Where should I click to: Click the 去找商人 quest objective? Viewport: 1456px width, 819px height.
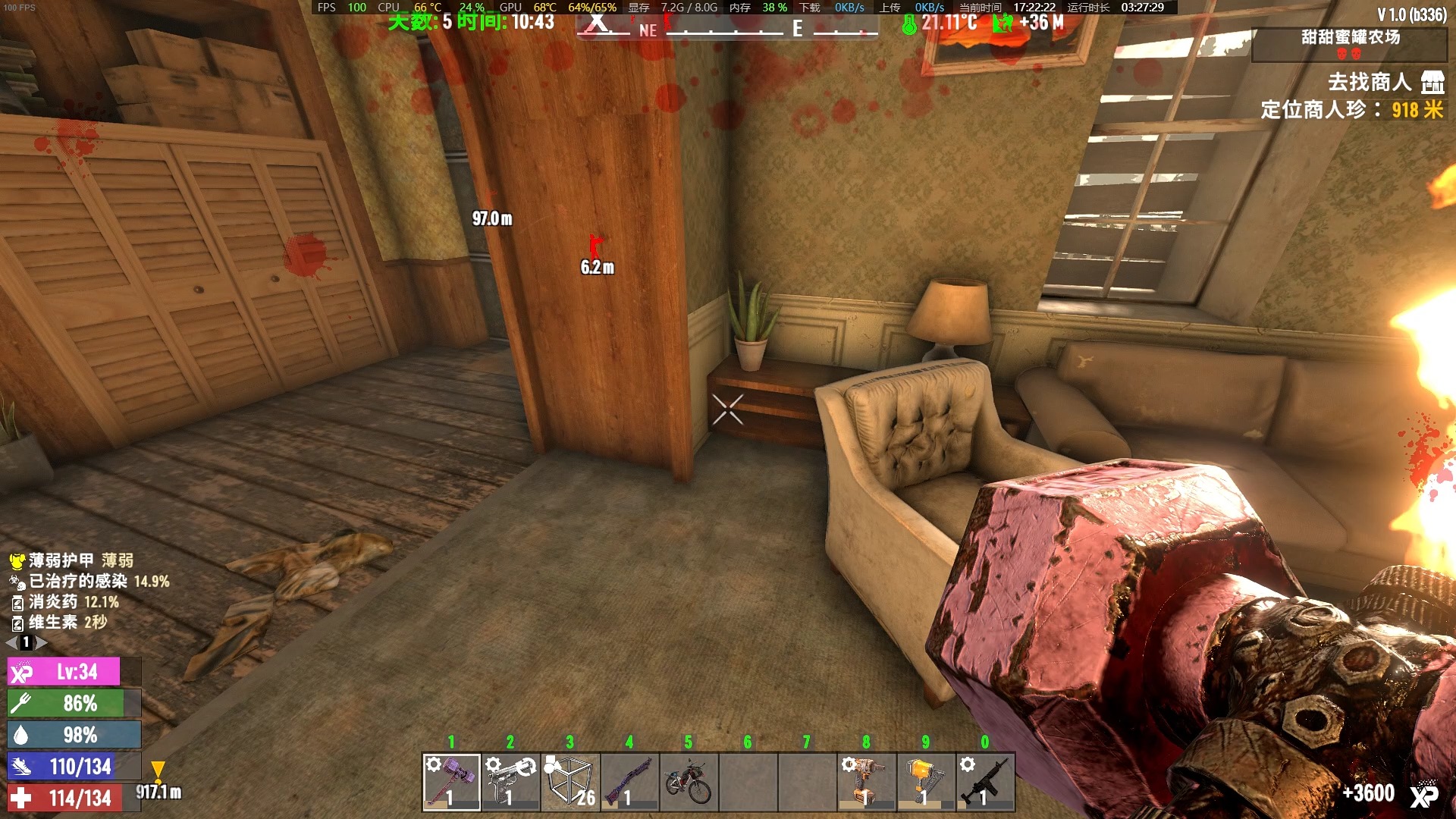tap(1369, 82)
